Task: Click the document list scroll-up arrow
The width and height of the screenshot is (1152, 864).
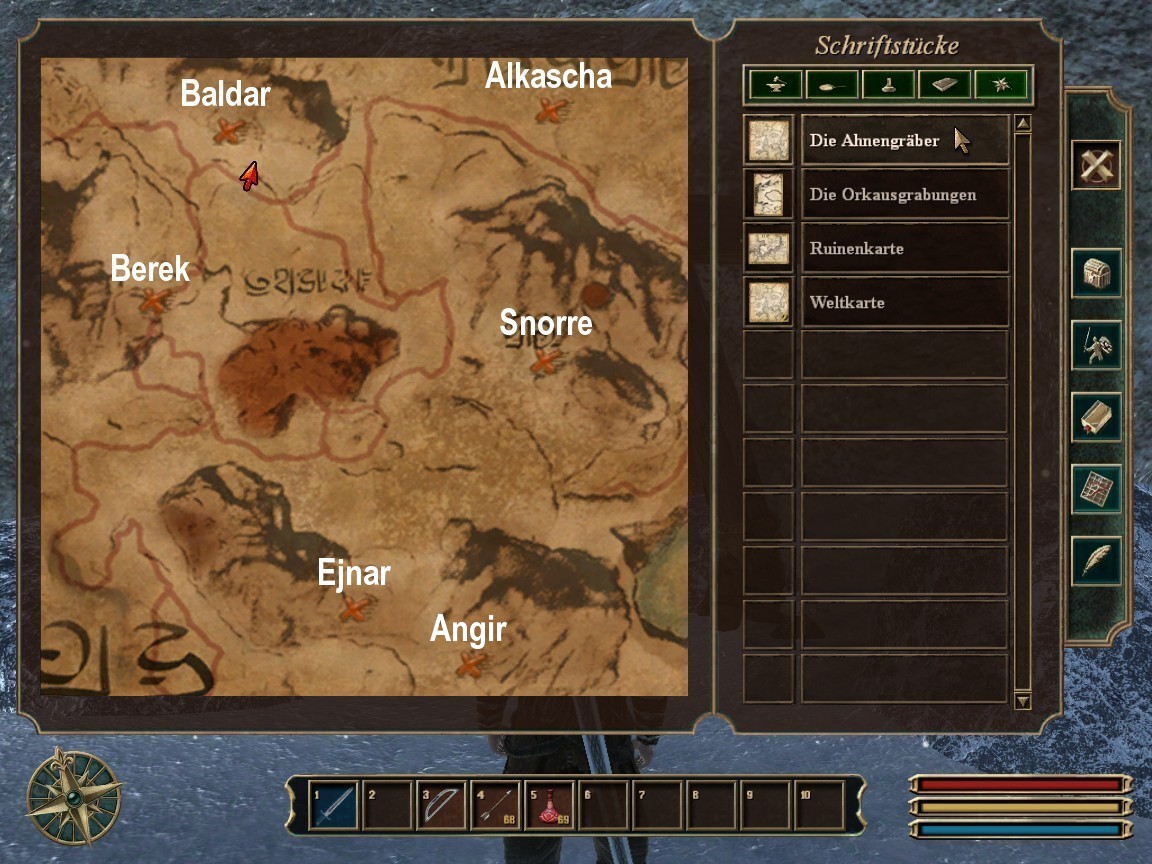Action: click(1022, 125)
